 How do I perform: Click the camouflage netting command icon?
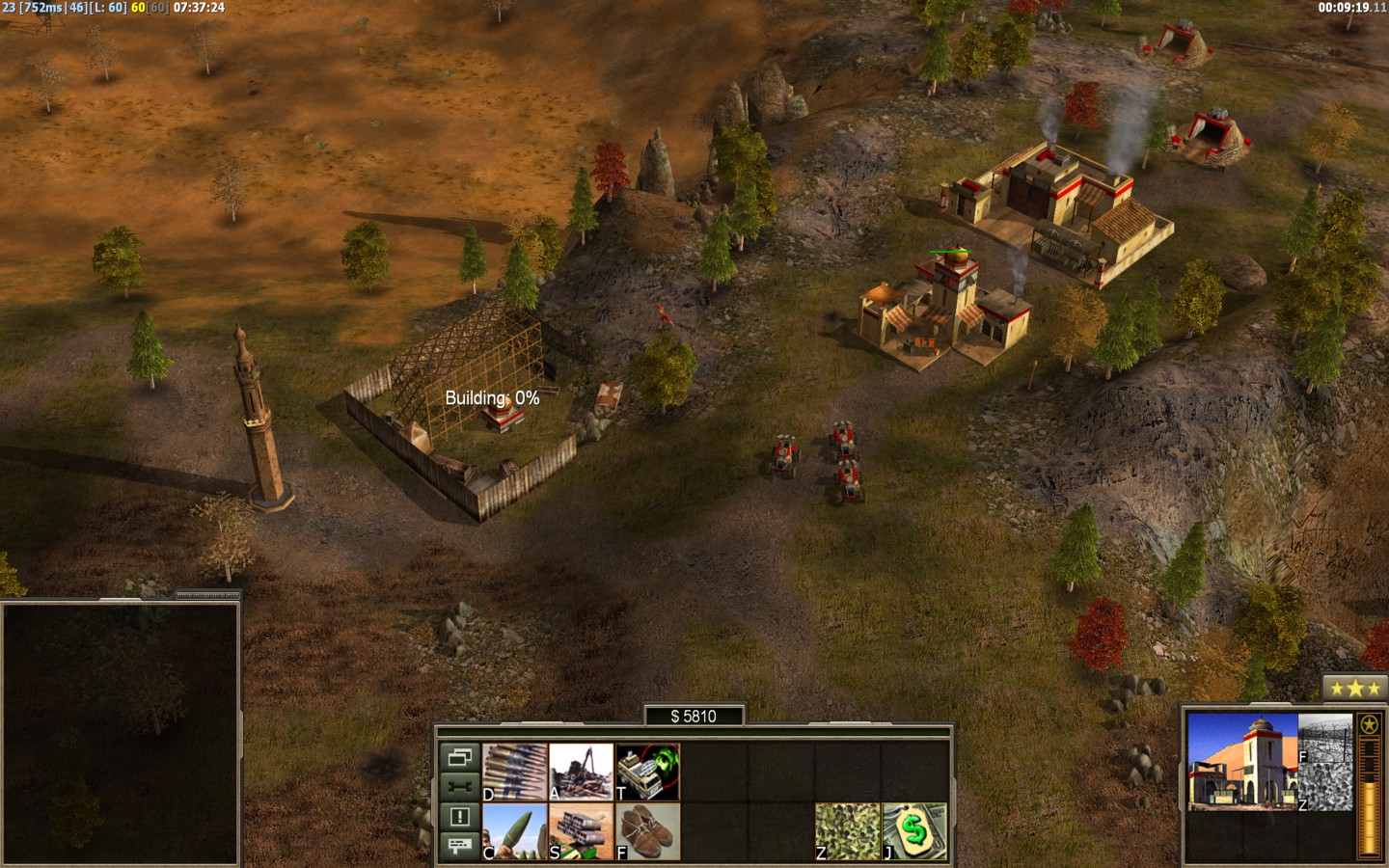(x=848, y=831)
